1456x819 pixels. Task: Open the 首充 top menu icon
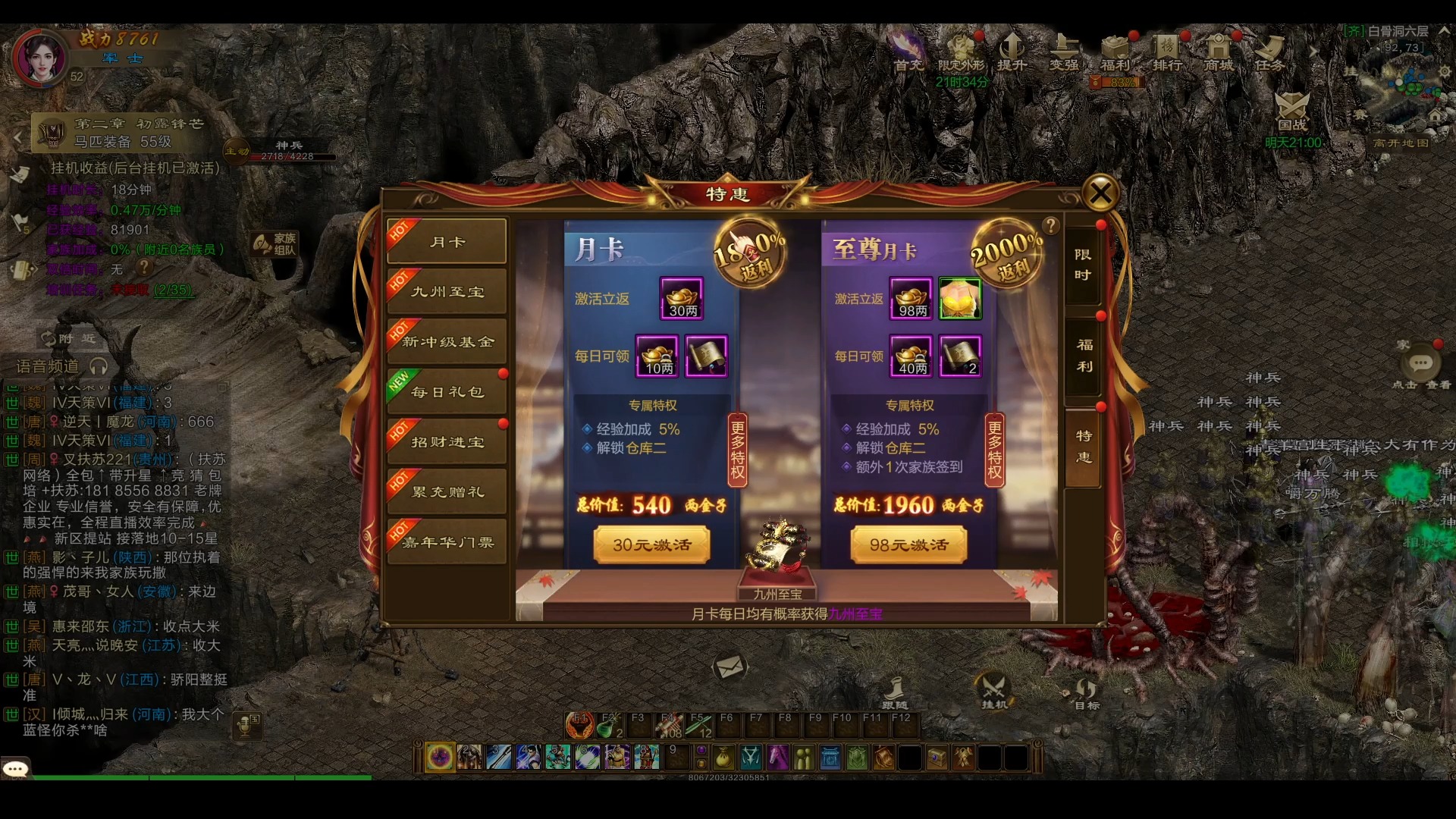click(x=908, y=52)
